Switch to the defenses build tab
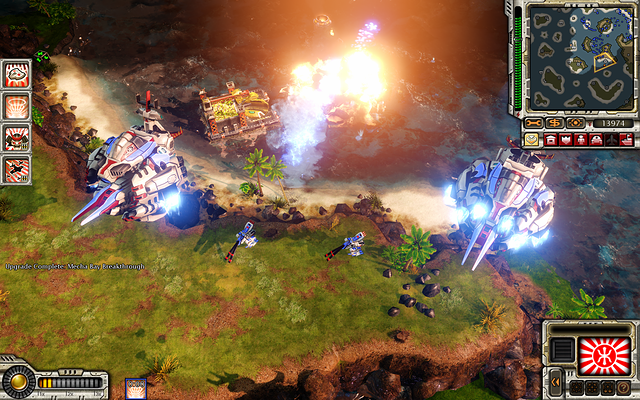The image size is (640, 400). pos(566,140)
